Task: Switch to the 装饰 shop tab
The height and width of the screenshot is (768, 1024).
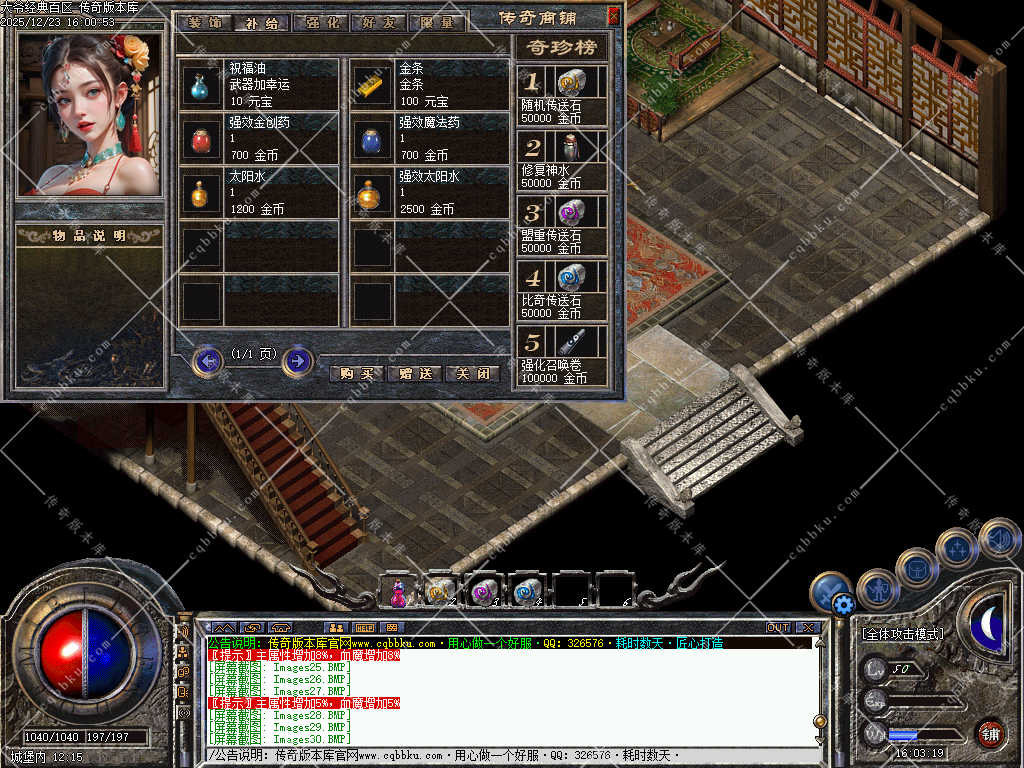Action: (x=203, y=22)
